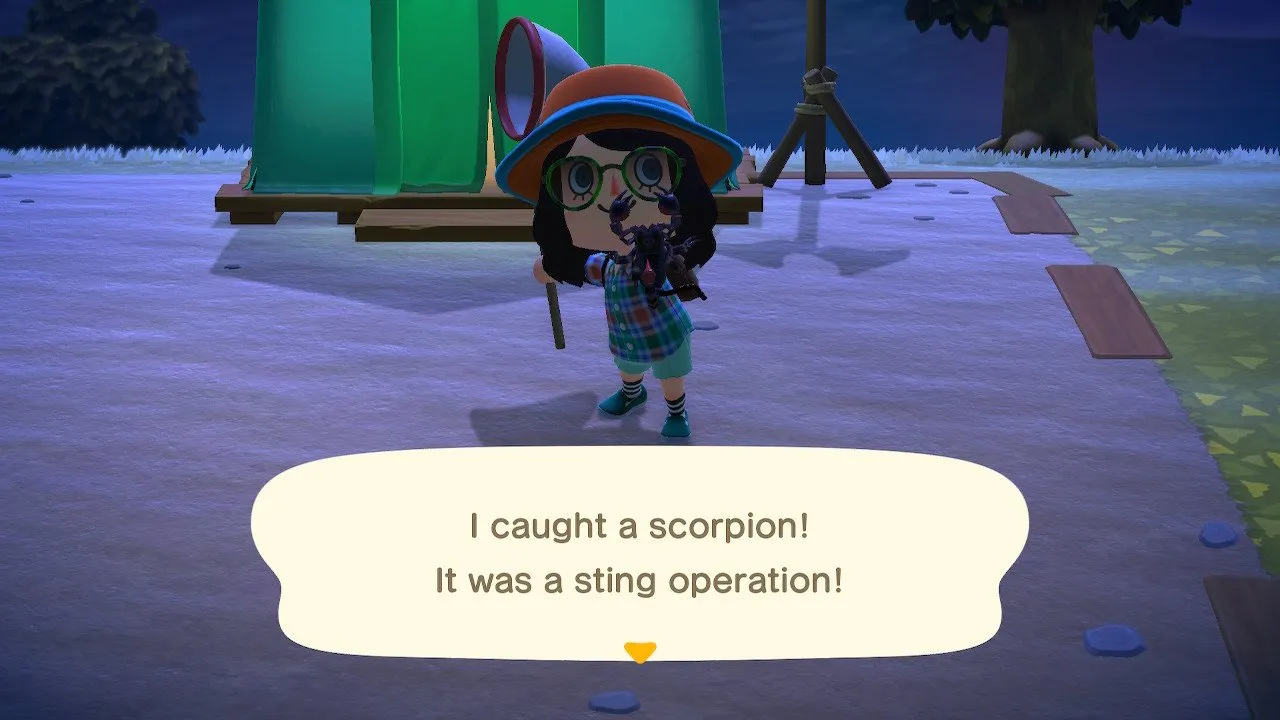Click the text 'I caught a scorpion!'
Image resolution: width=1280 pixels, height=720 pixels.
click(x=640, y=525)
